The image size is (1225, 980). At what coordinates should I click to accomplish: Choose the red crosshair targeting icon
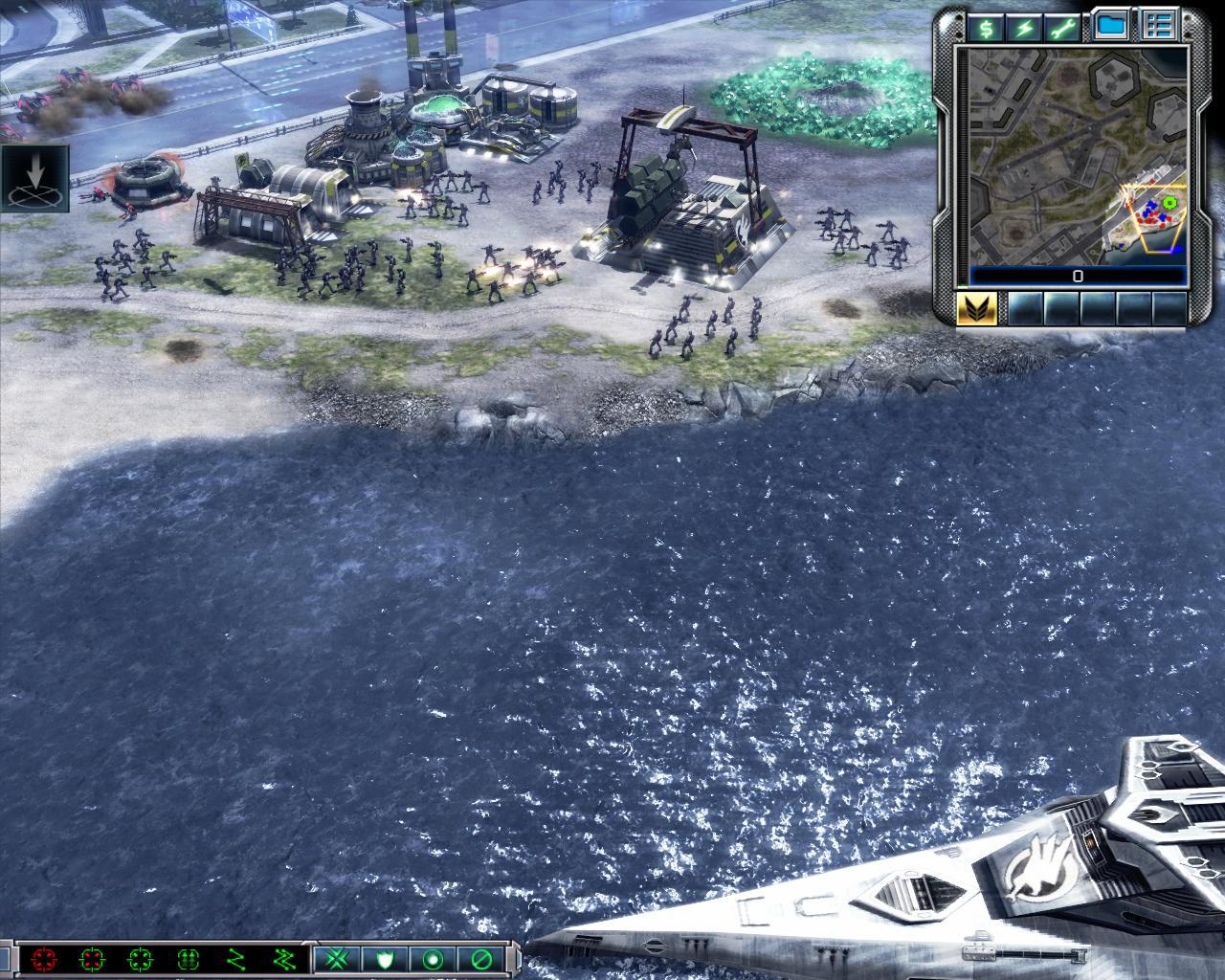[x=43, y=958]
